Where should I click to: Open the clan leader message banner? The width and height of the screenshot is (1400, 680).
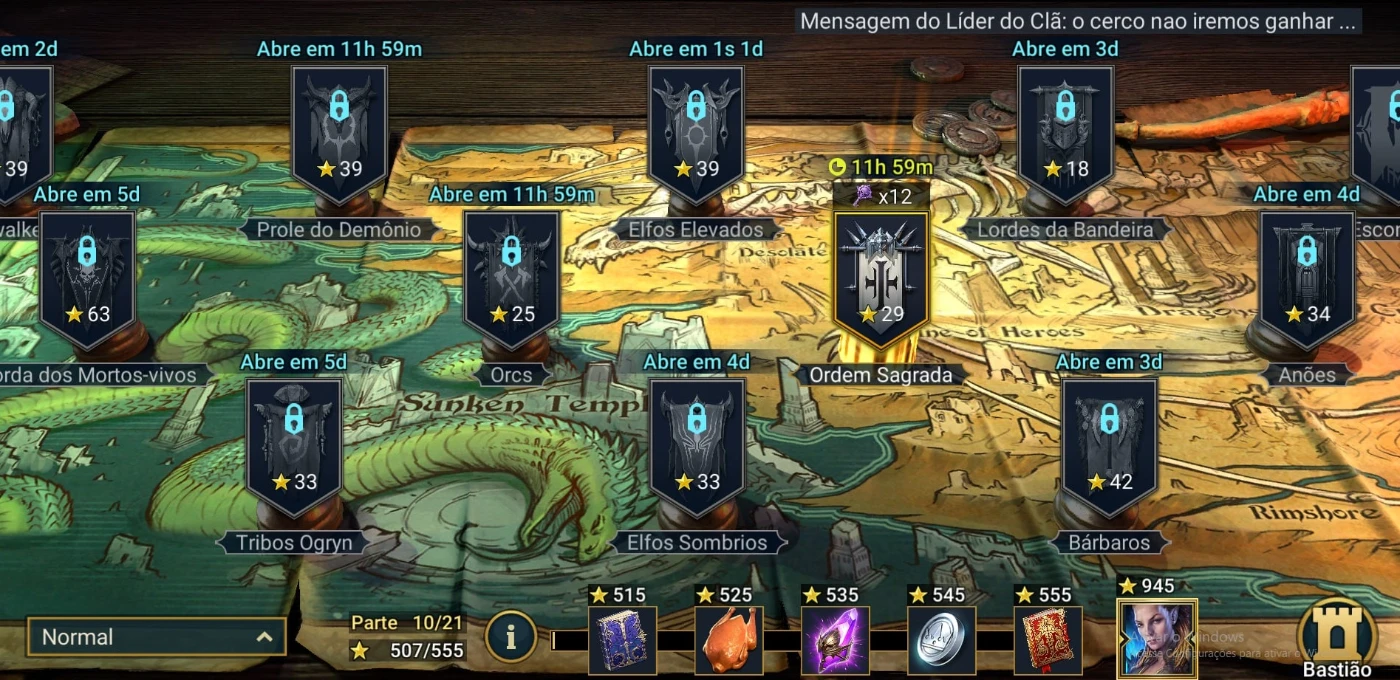click(x=1078, y=21)
